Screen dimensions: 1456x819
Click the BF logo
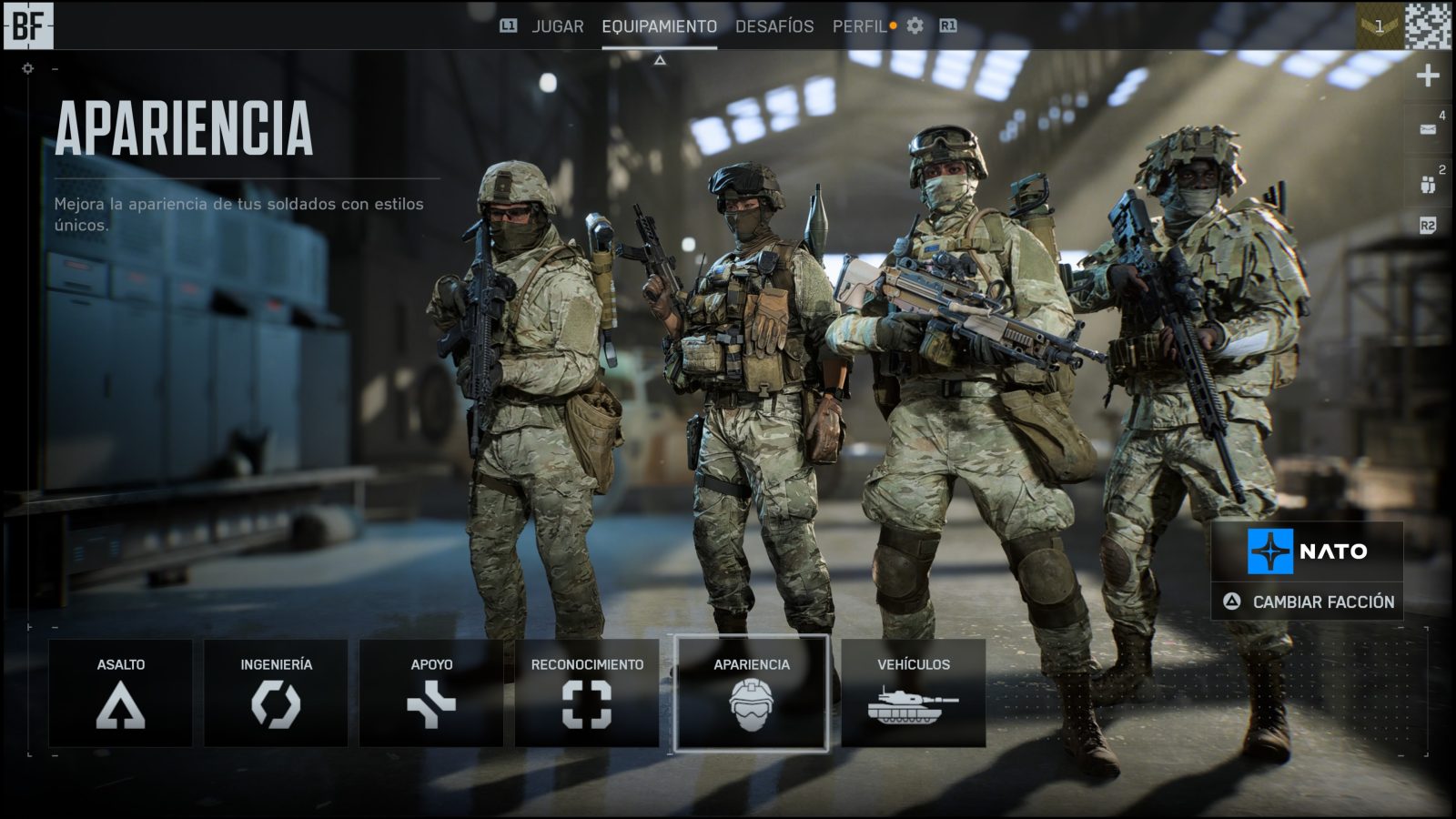(28, 25)
